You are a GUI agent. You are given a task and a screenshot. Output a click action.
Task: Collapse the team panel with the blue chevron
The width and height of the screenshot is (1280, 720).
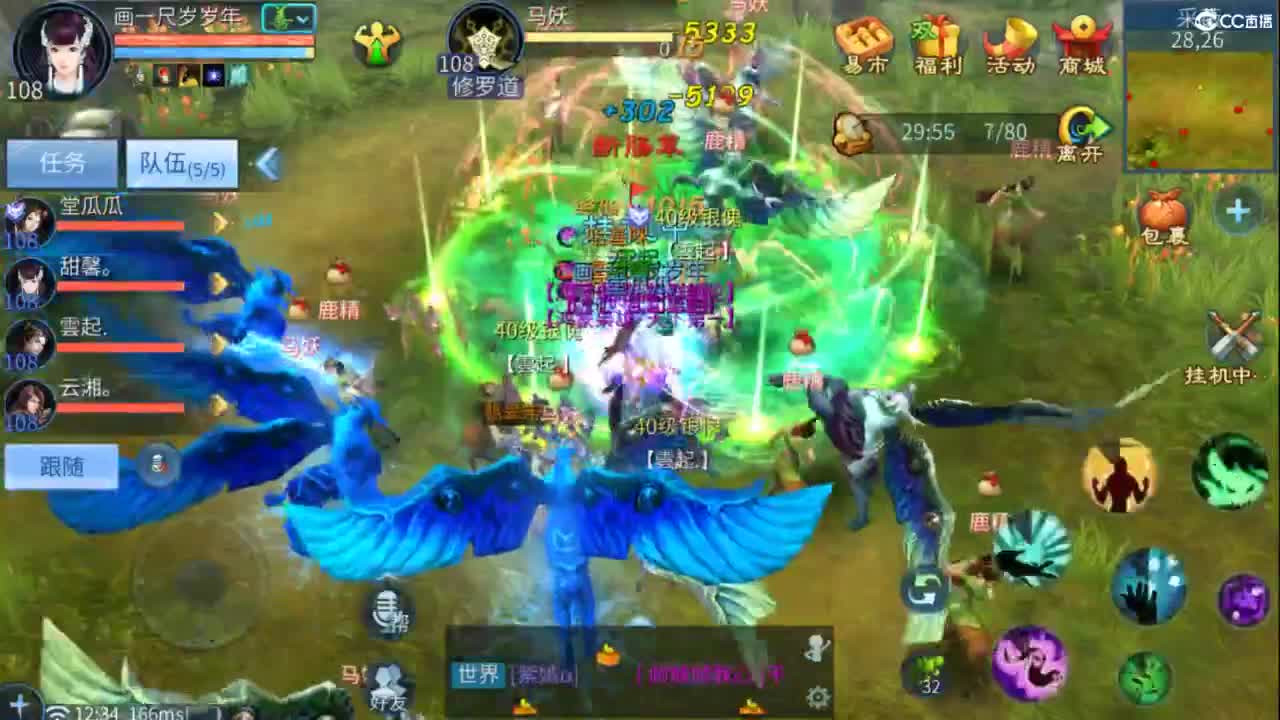pyautogui.click(x=268, y=162)
